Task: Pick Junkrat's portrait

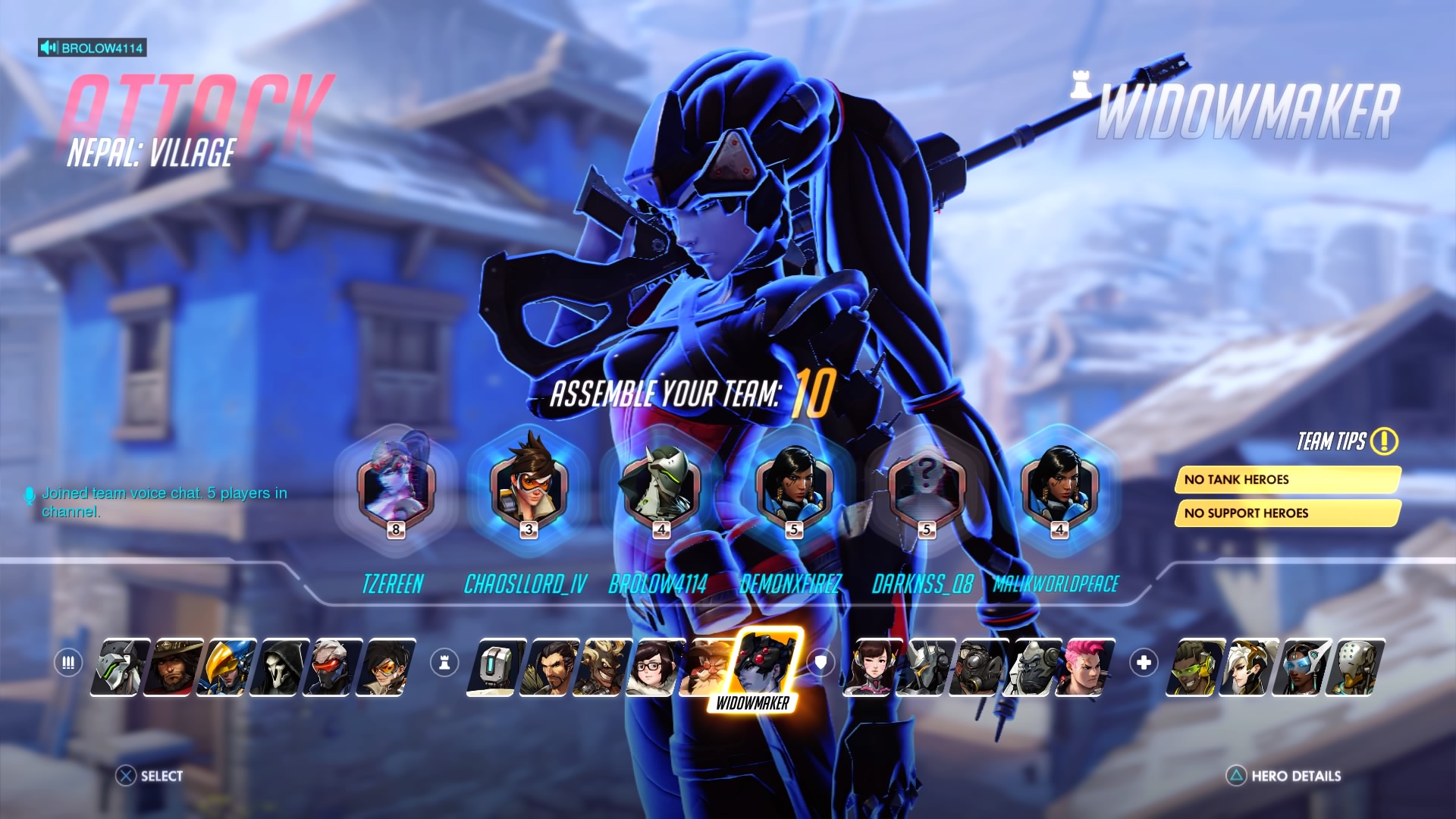Action: tap(603, 667)
